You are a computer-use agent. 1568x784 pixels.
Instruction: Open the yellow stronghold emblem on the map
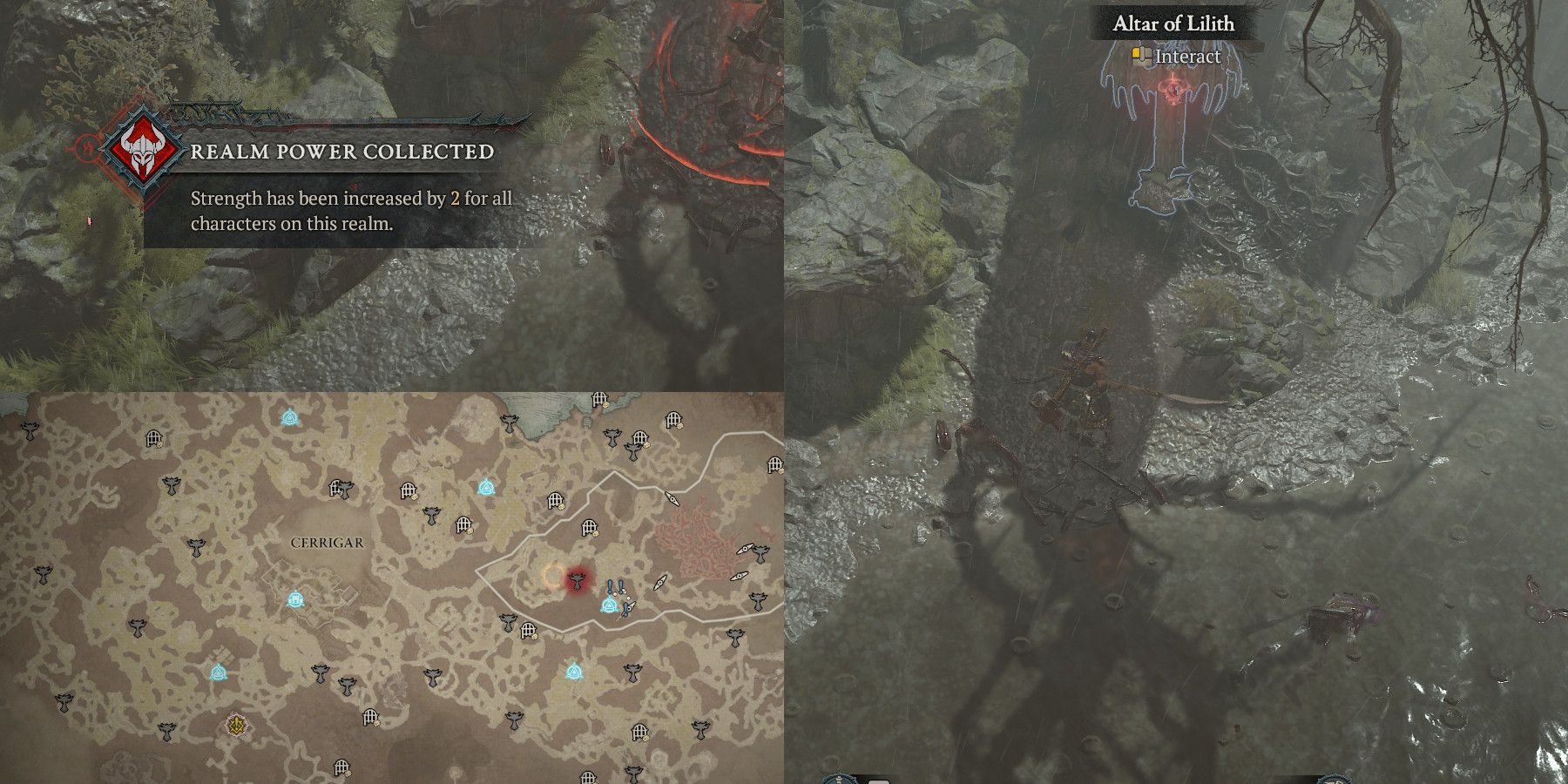(235, 723)
